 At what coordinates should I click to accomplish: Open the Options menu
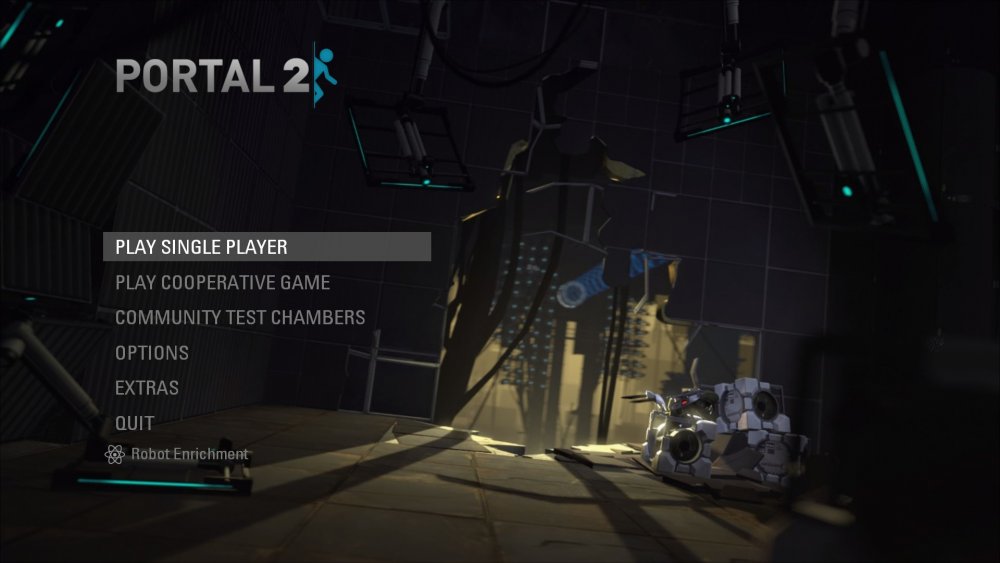tap(152, 353)
